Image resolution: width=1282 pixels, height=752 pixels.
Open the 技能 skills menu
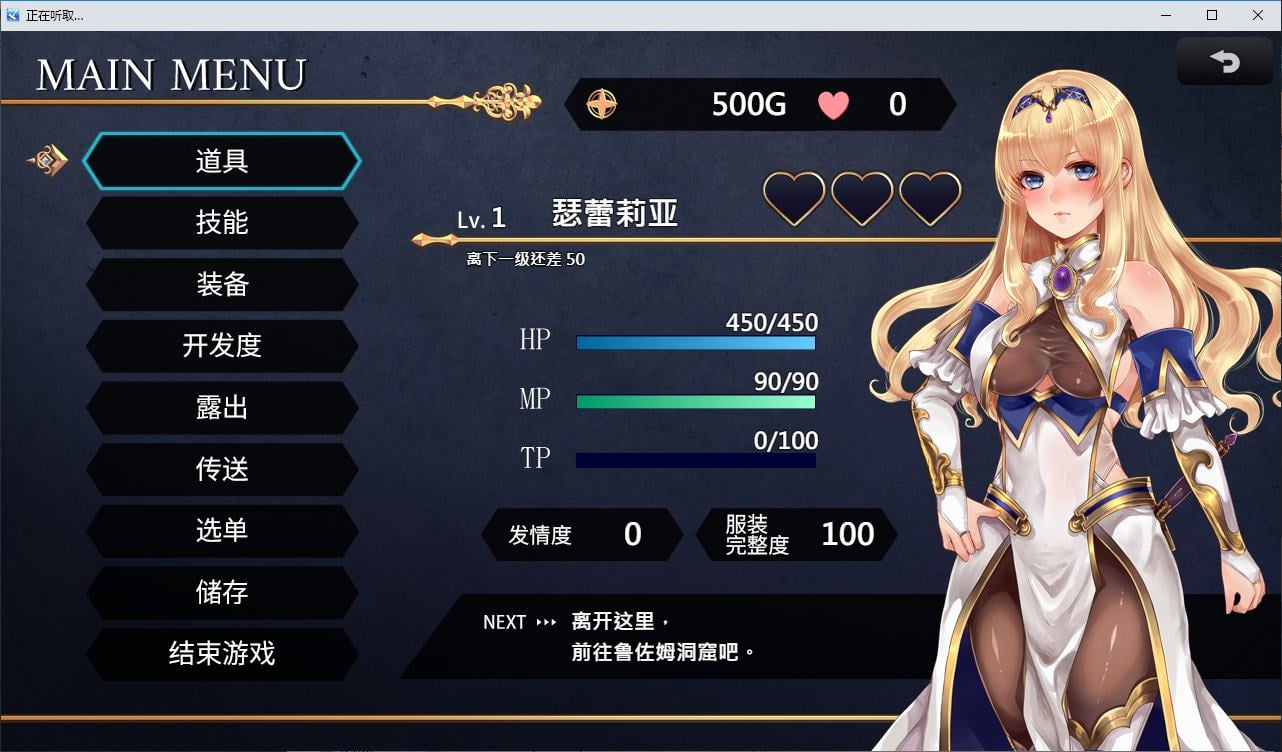[222, 223]
